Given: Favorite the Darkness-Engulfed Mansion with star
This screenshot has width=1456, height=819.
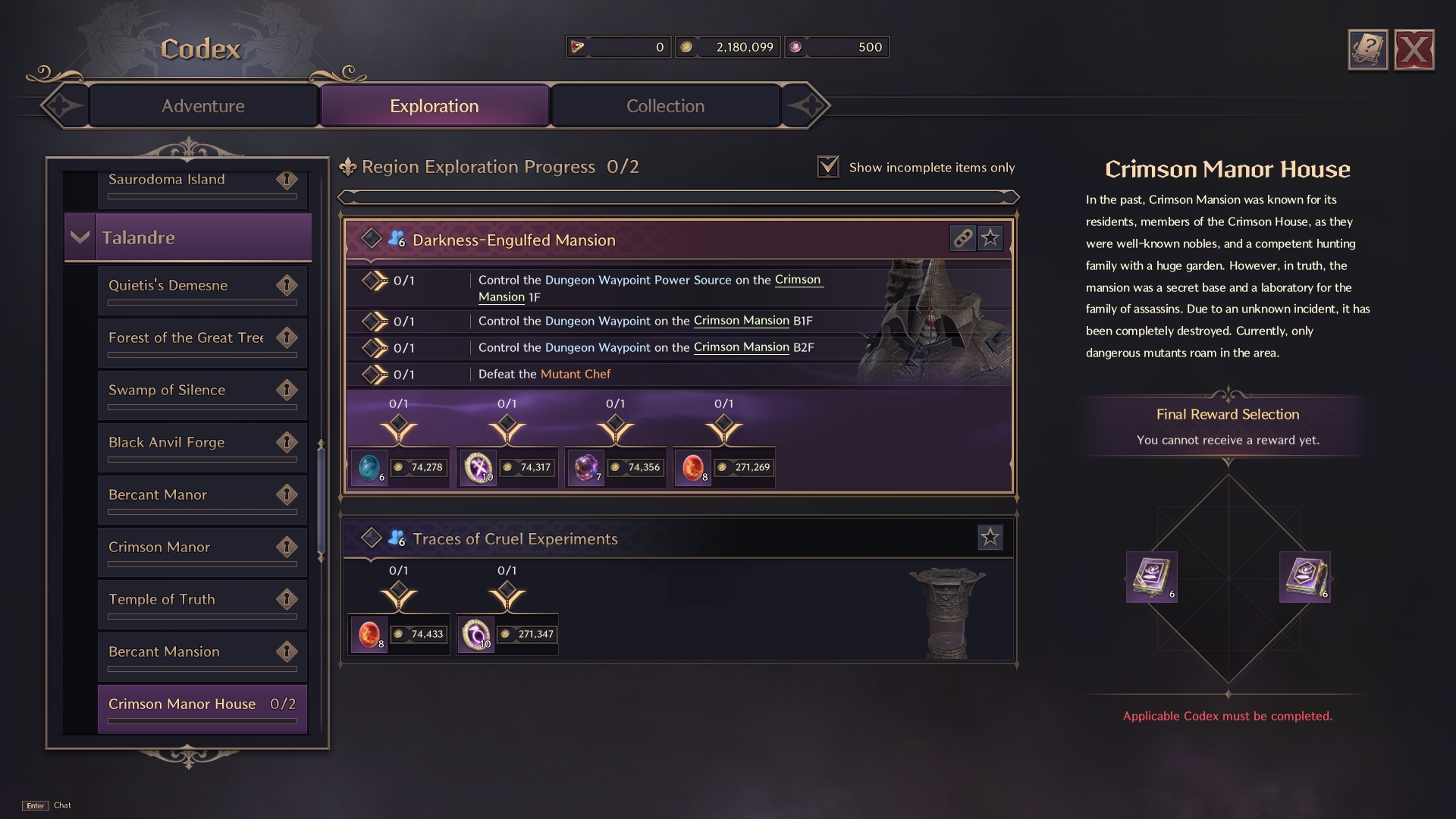Looking at the screenshot, I should (990, 239).
